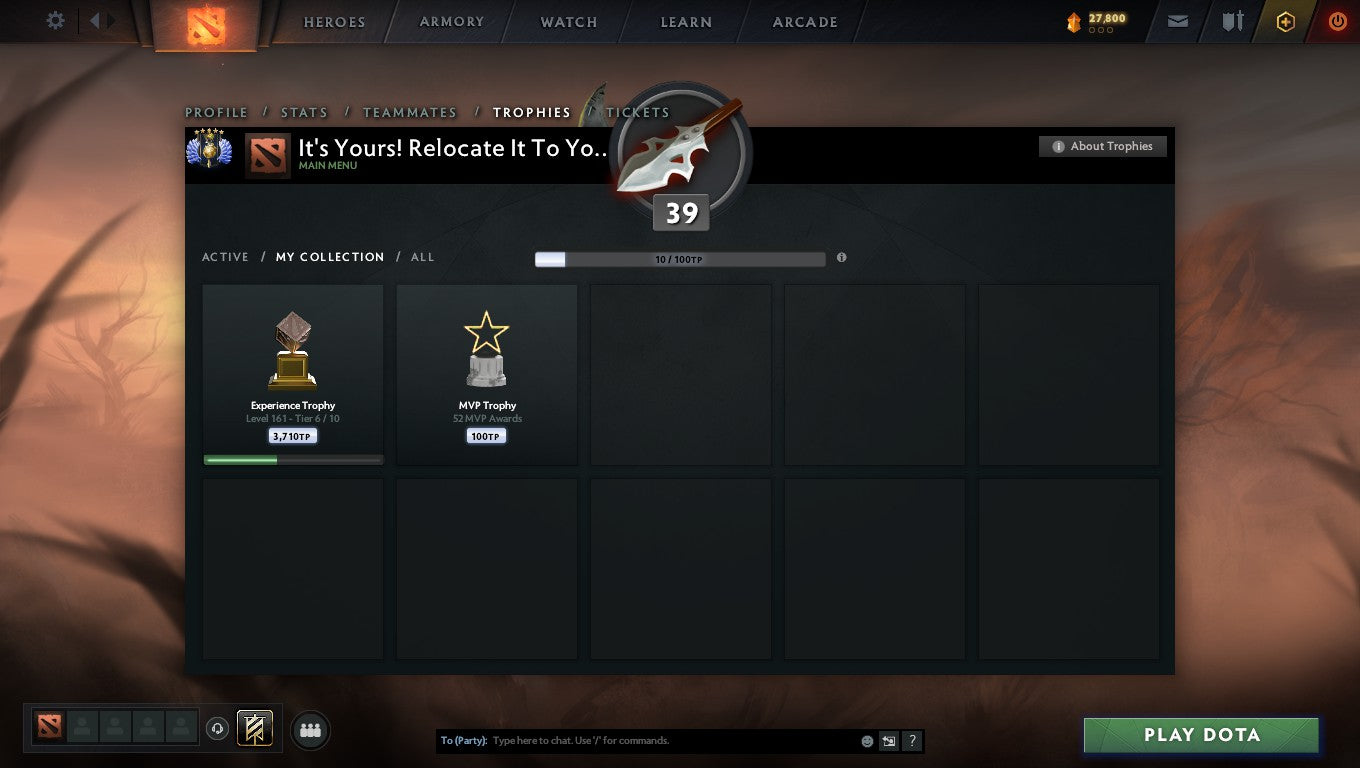1360x768 pixels.
Task: Click the armory shield and sword icon
Action: pos(1232,20)
